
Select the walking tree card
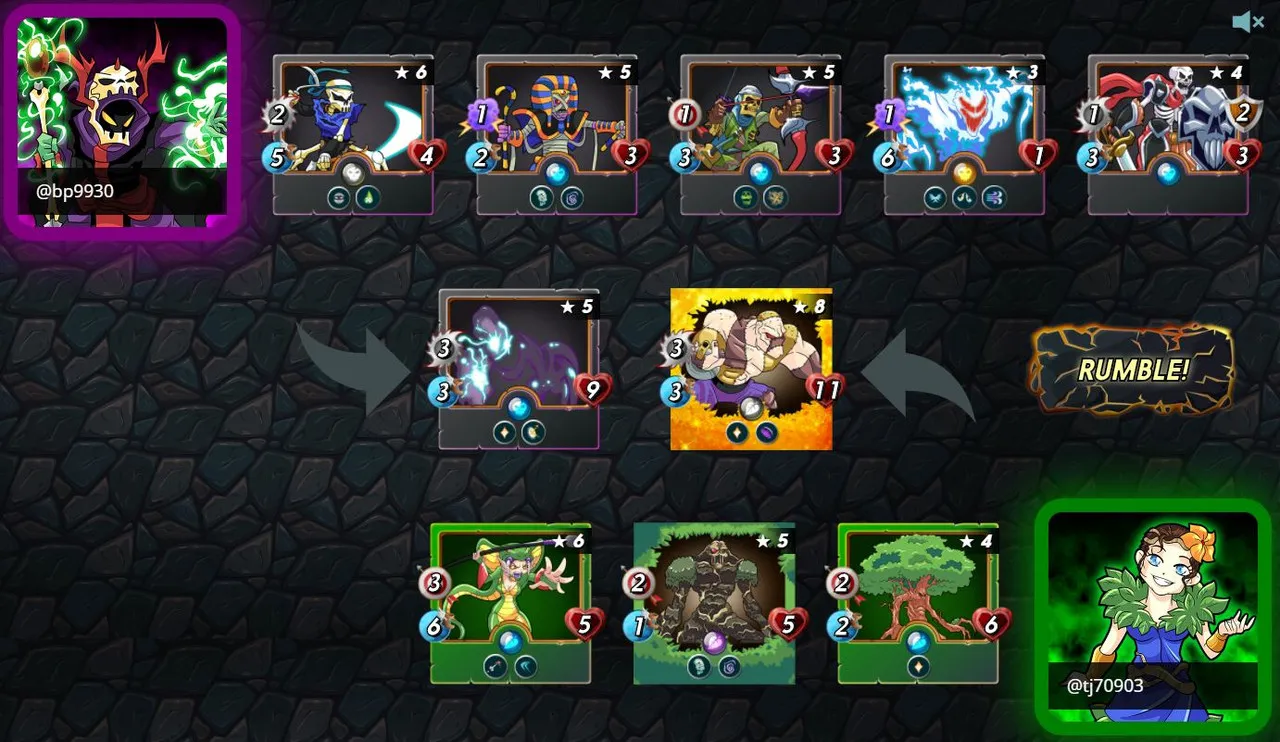[918, 602]
